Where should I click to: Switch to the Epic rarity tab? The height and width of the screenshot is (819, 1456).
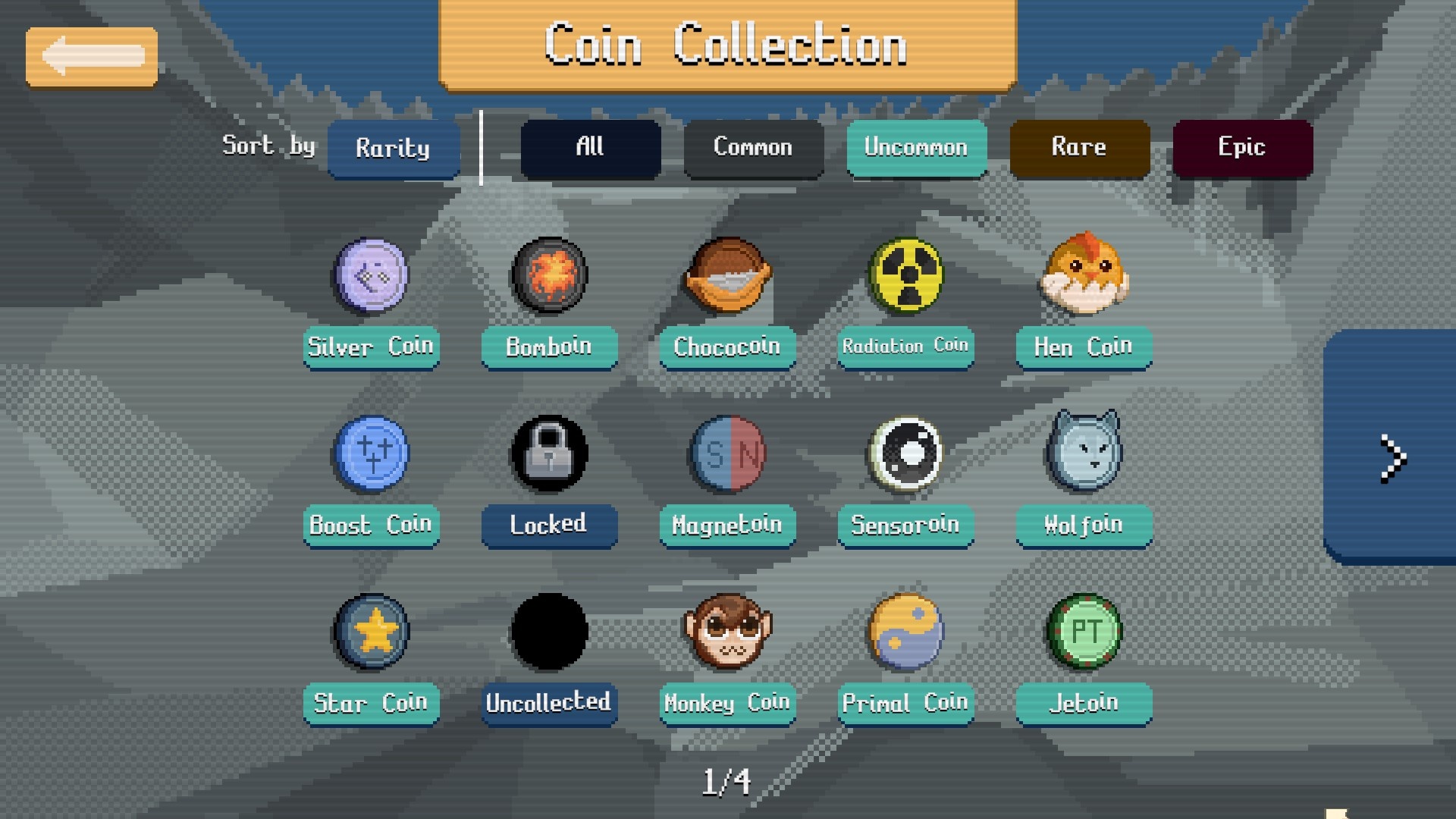[1241, 148]
